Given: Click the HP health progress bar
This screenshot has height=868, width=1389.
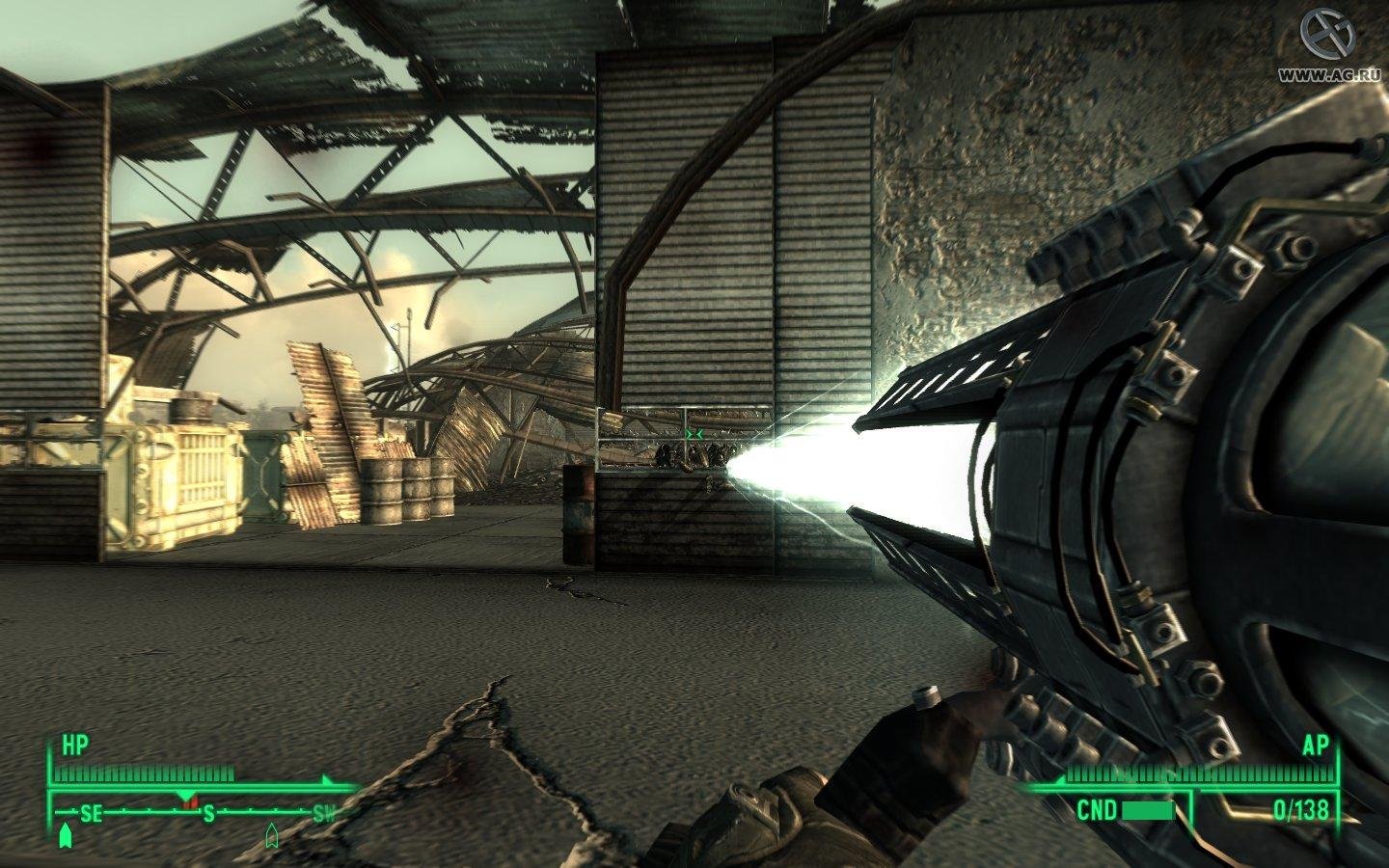Looking at the screenshot, I should click(x=145, y=771).
